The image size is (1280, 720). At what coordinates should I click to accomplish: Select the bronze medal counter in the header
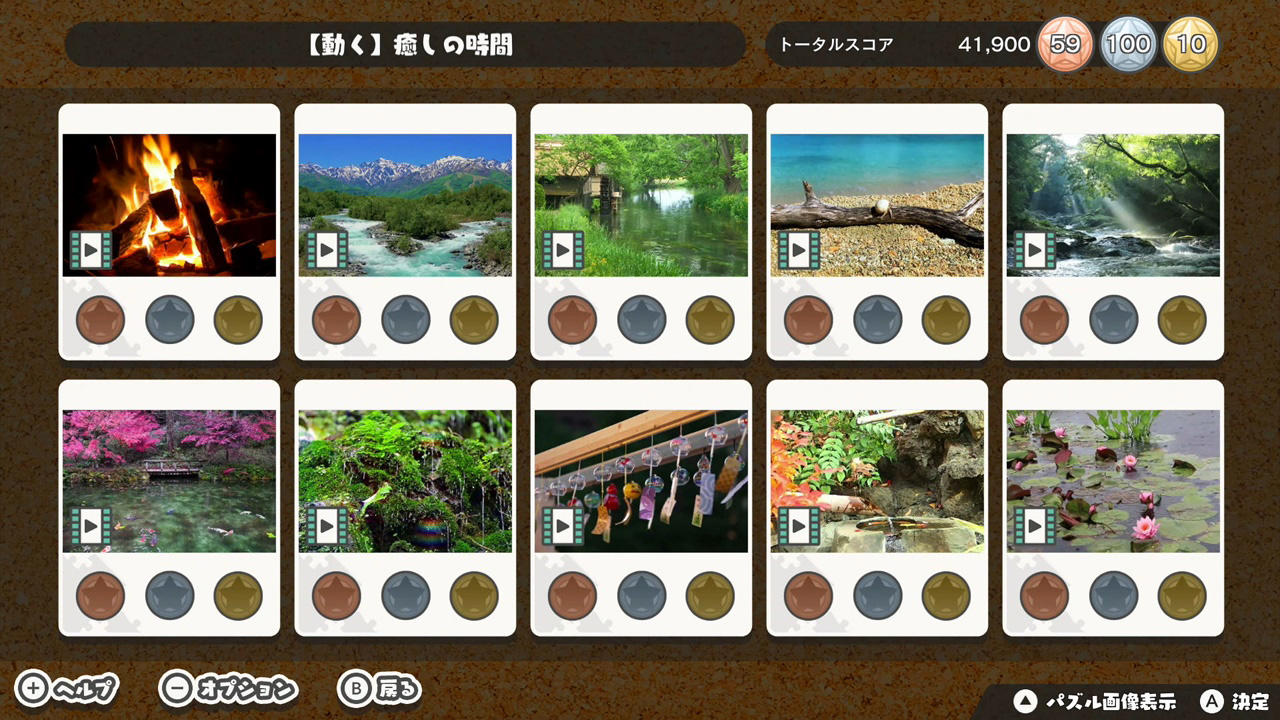point(1065,43)
